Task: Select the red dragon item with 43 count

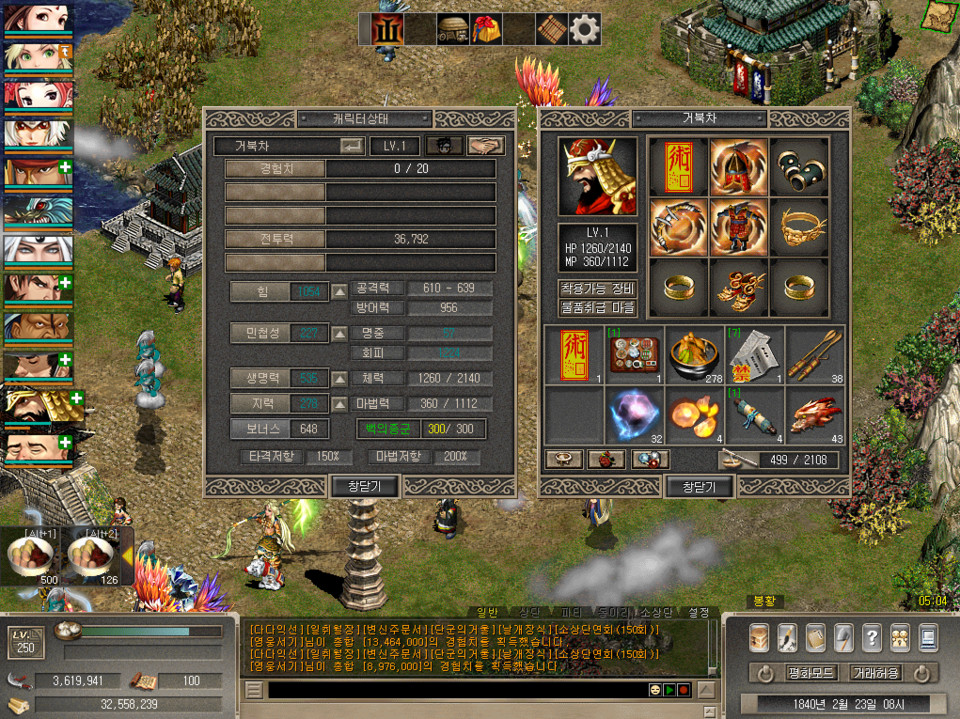Action: point(814,414)
